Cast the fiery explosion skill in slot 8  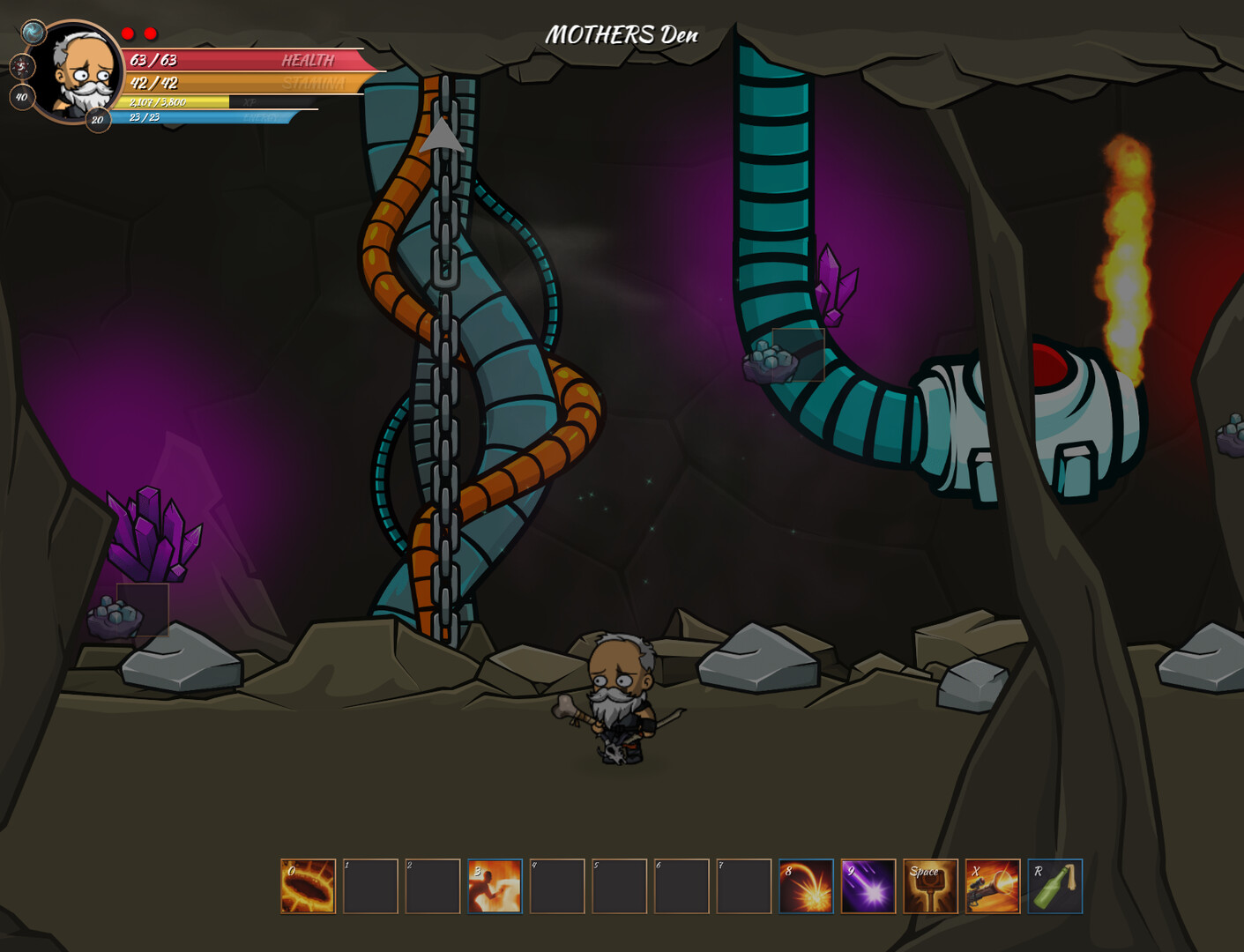pos(806,886)
